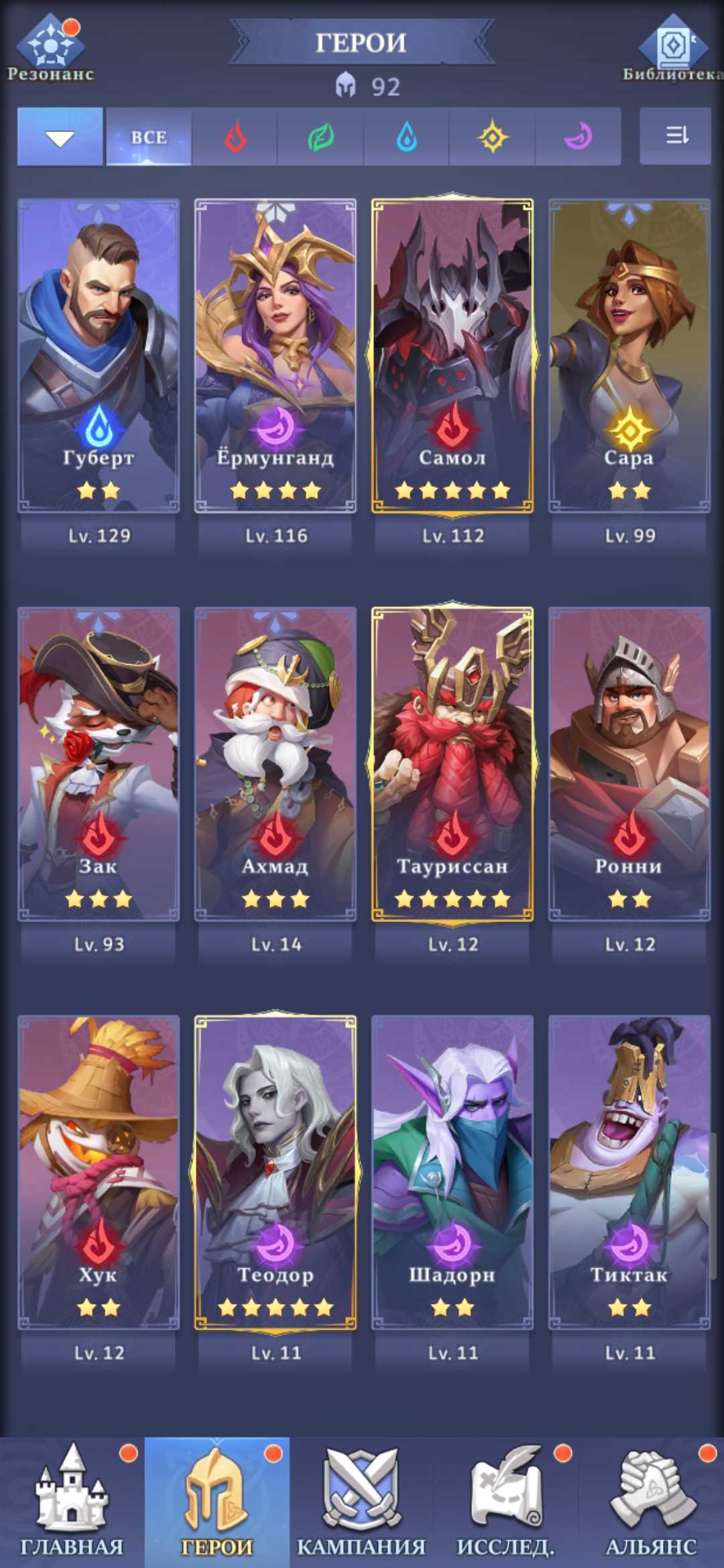Screen dimensions: 724x1568
Task: Expand the white arrow dropdown filter
Action: click(x=60, y=137)
